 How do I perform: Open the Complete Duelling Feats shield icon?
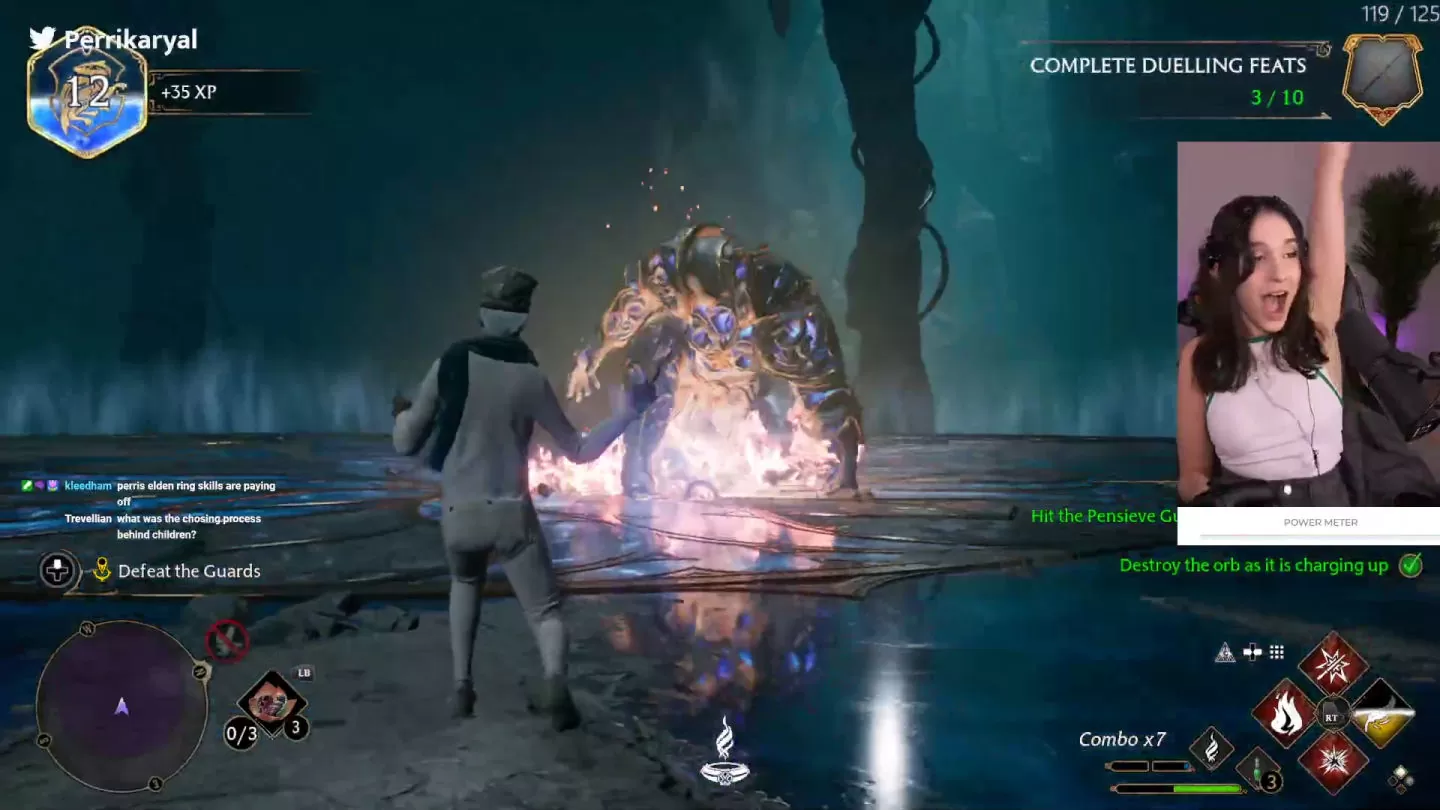[x=1382, y=78]
